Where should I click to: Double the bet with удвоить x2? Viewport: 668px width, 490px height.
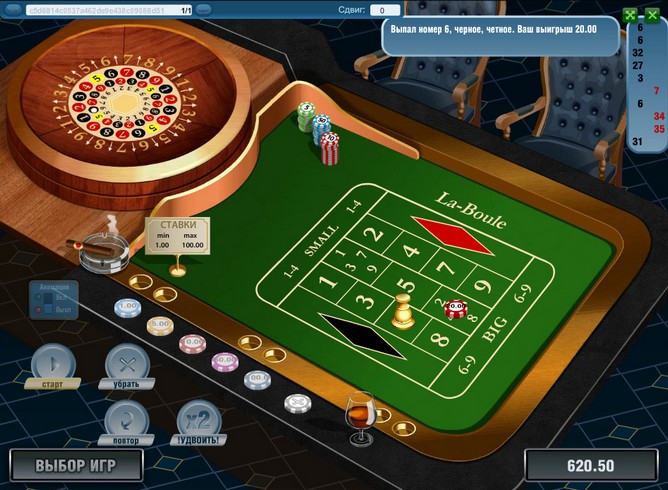(x=198, y=418)
